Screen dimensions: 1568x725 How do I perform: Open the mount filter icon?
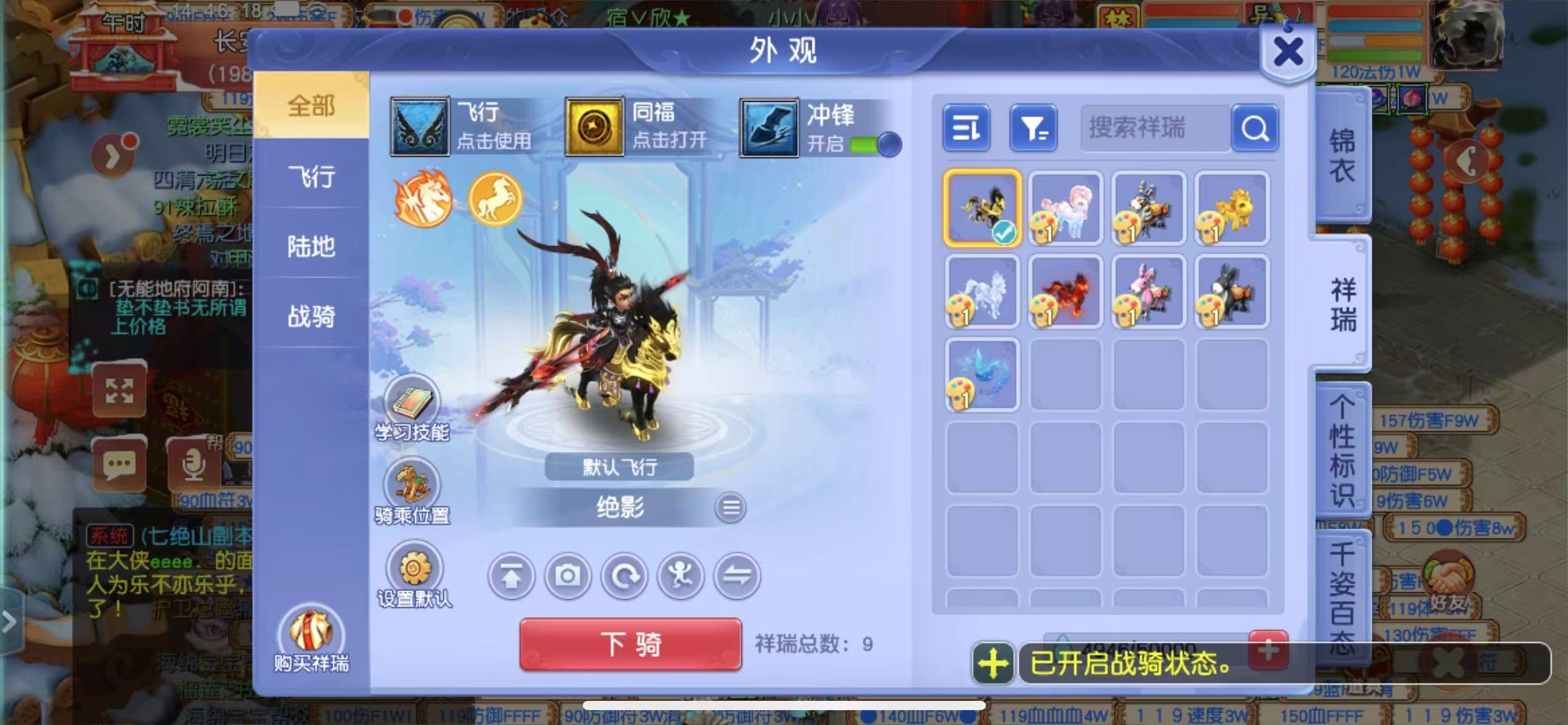coord(1033,128)
